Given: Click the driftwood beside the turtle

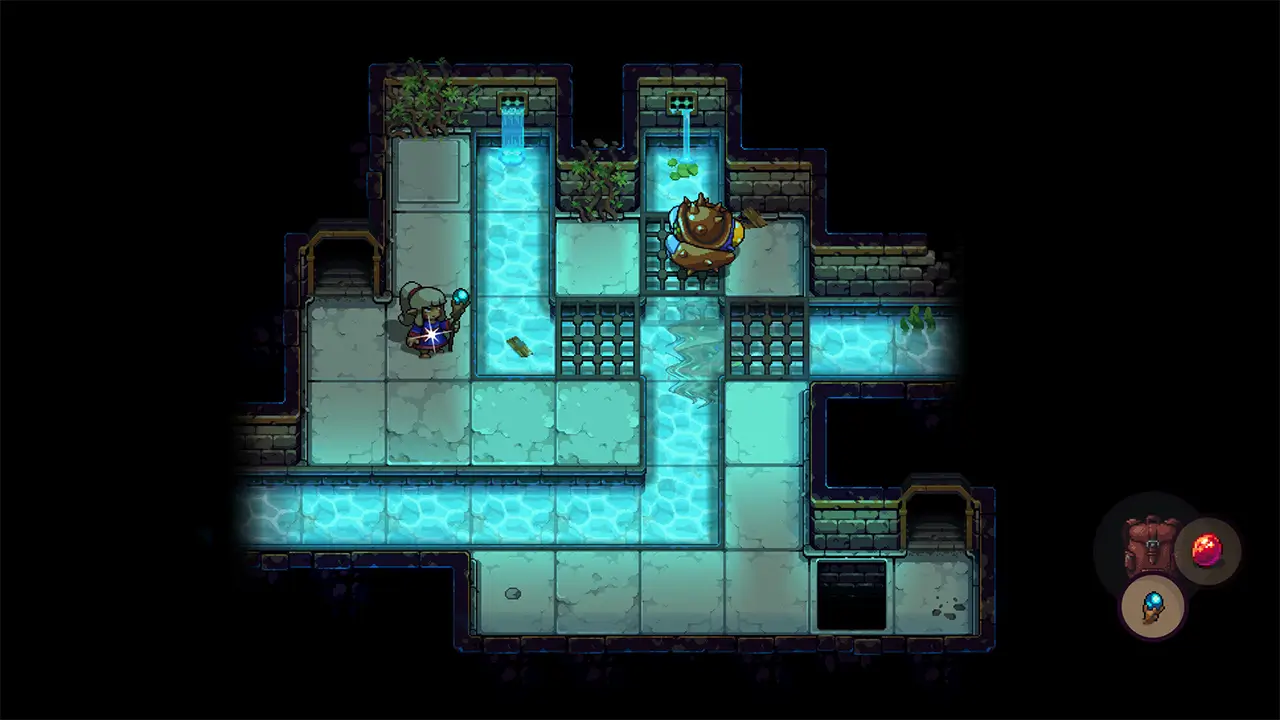Looking at the screenshot, I should tap(755, 220).
